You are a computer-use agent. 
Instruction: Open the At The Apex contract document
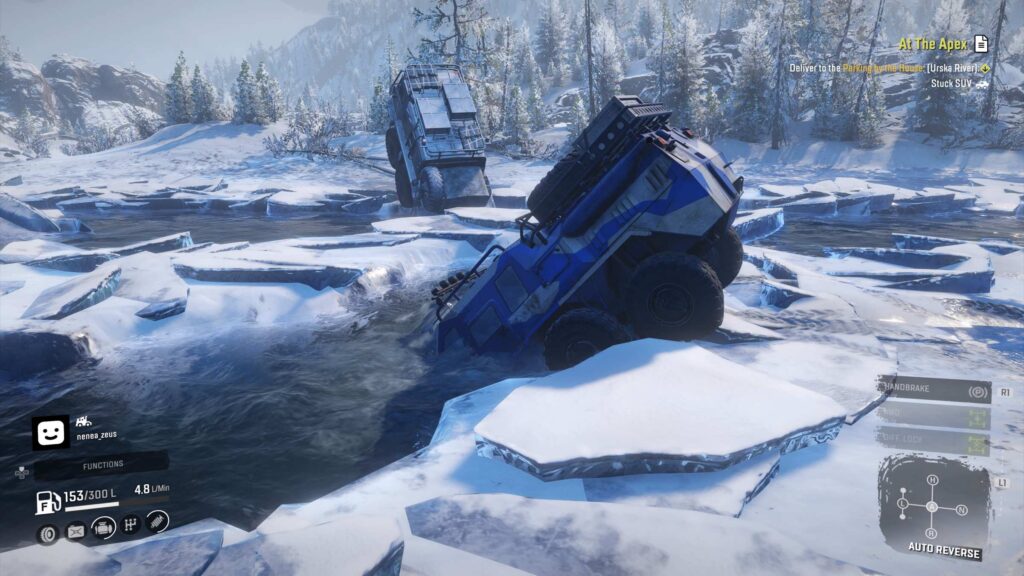pos(981,43)
